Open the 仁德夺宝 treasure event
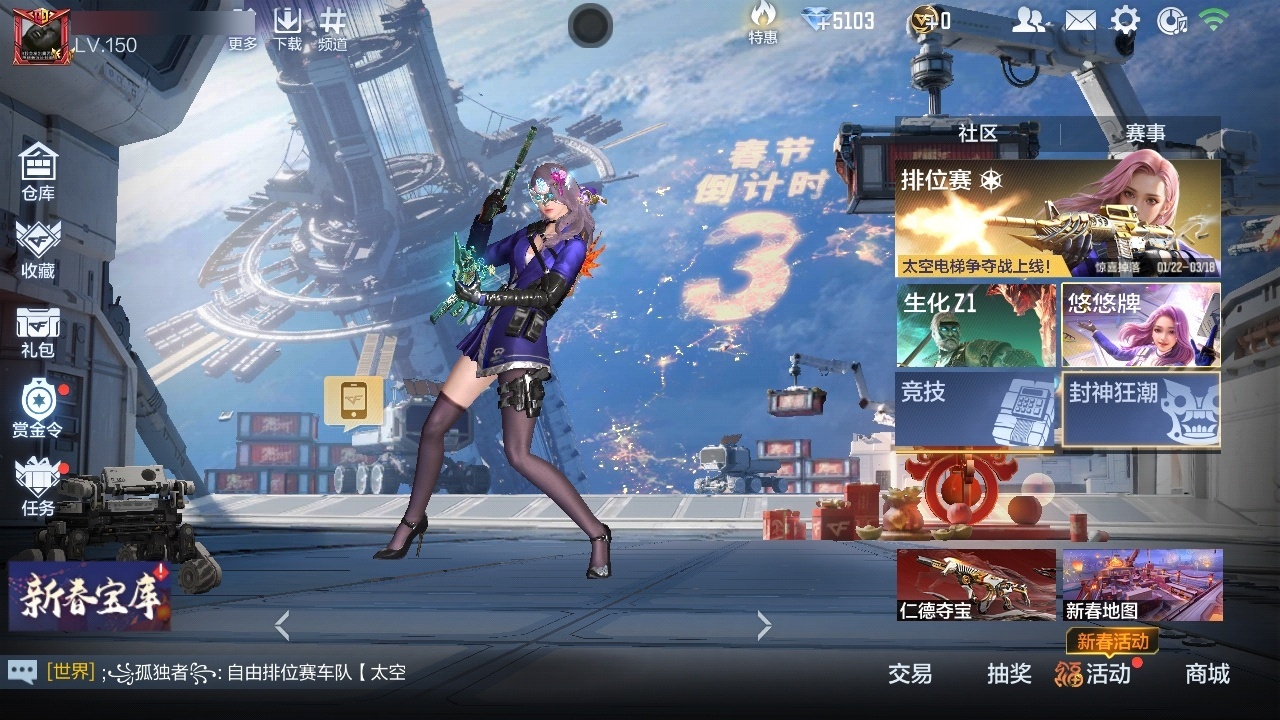1280x720 pixels. [x=976, y=585]
